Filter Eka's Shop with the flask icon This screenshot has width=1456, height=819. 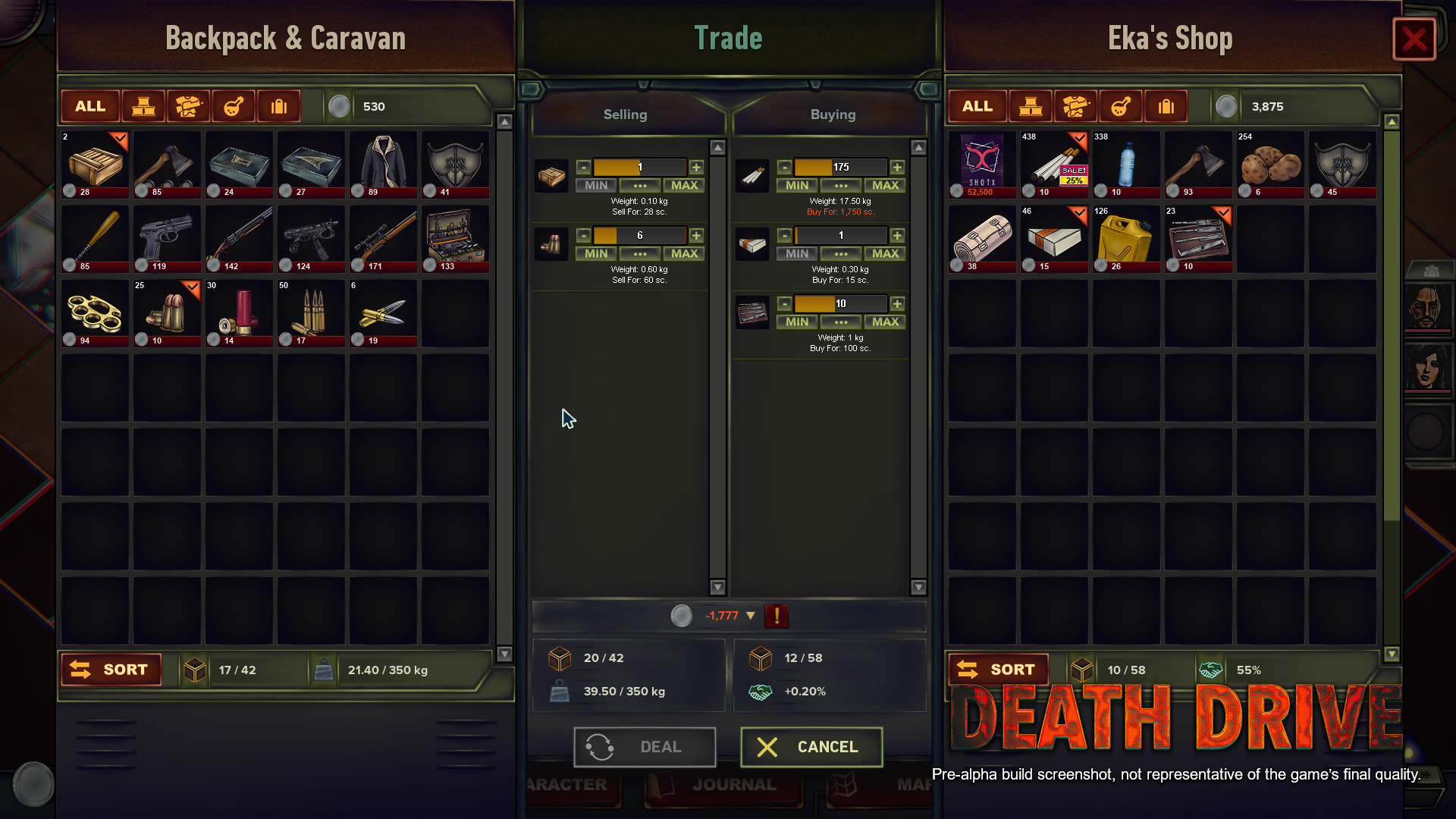[1121, 106]
